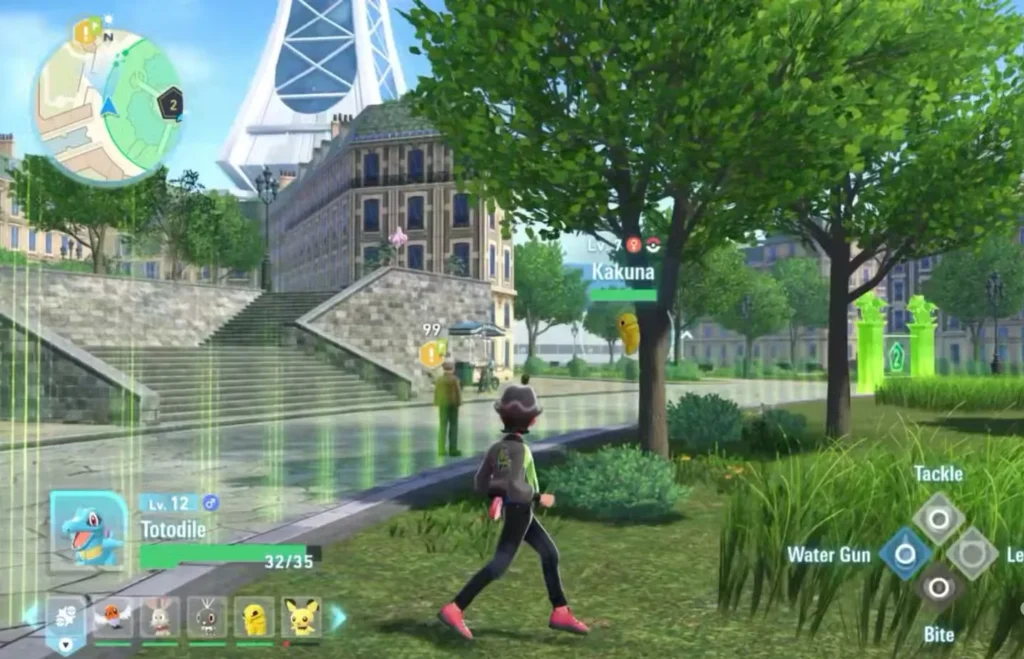
Task: Choose Bunnelby from the party bar
Action: coord(160,617)
